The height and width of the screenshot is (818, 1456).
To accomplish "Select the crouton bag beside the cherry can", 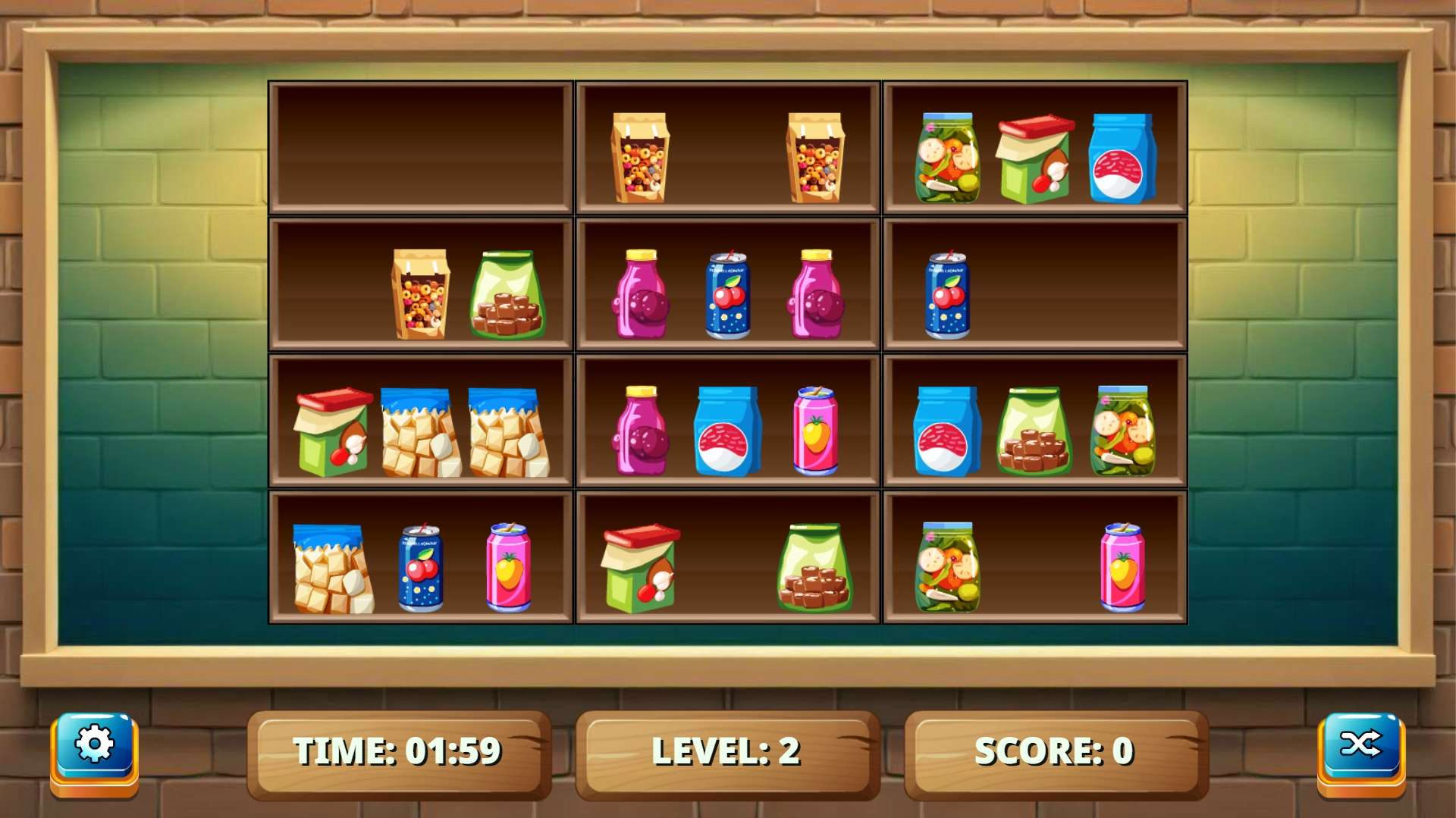I will pos(333,569).
